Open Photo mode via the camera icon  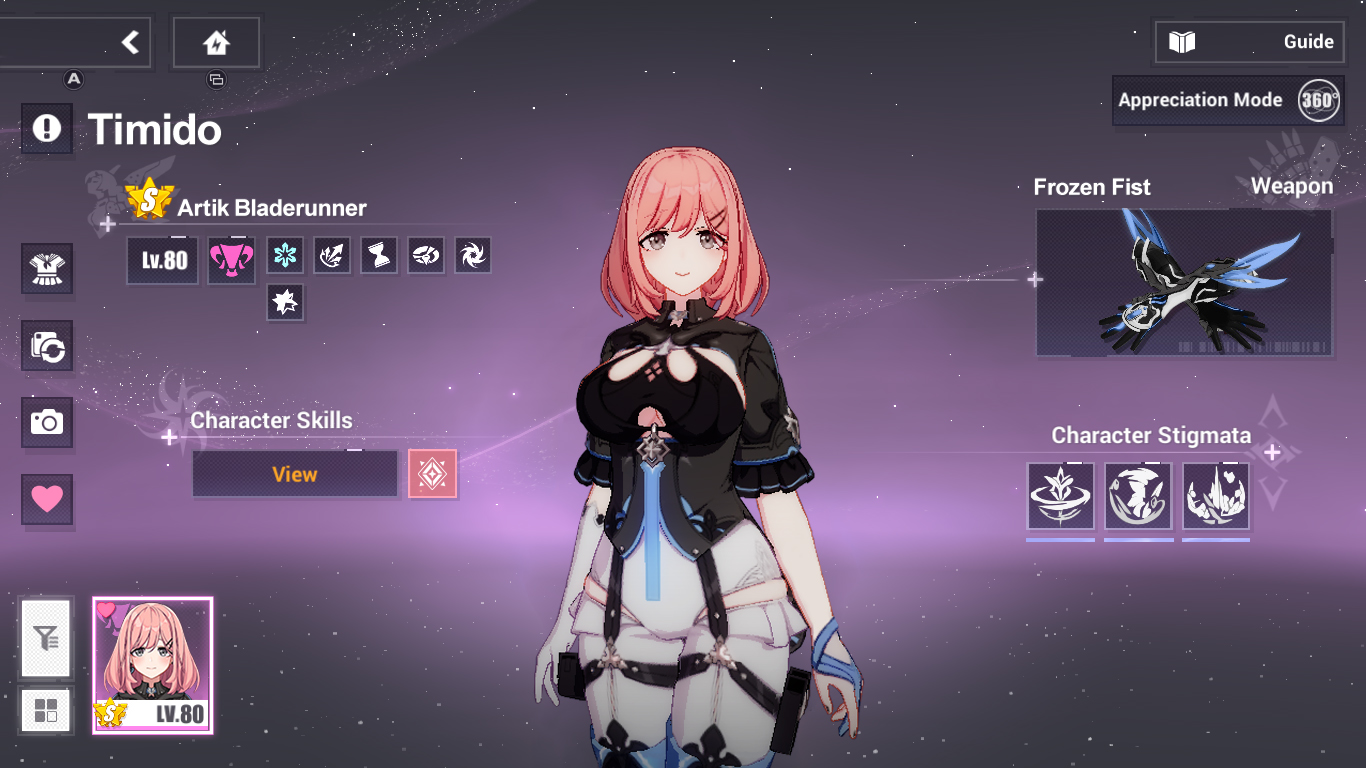point(46,423)
